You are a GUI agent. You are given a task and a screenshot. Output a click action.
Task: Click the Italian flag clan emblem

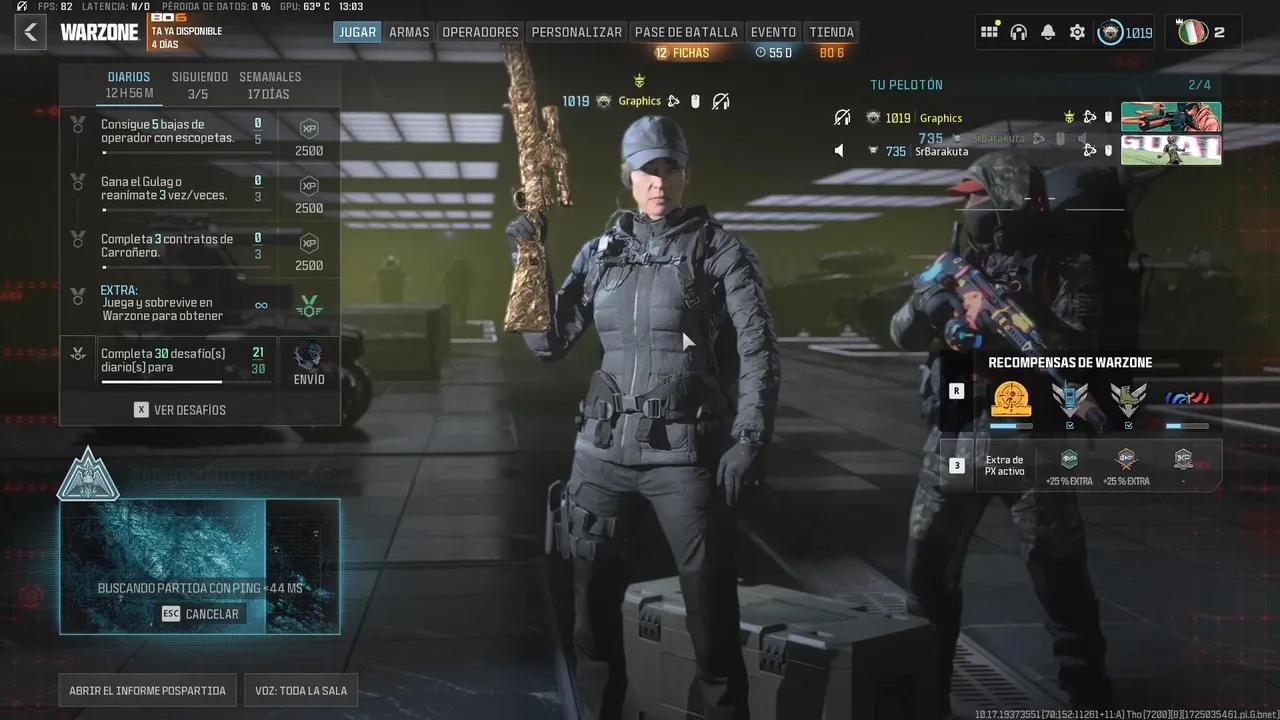tap(1193, 31)
